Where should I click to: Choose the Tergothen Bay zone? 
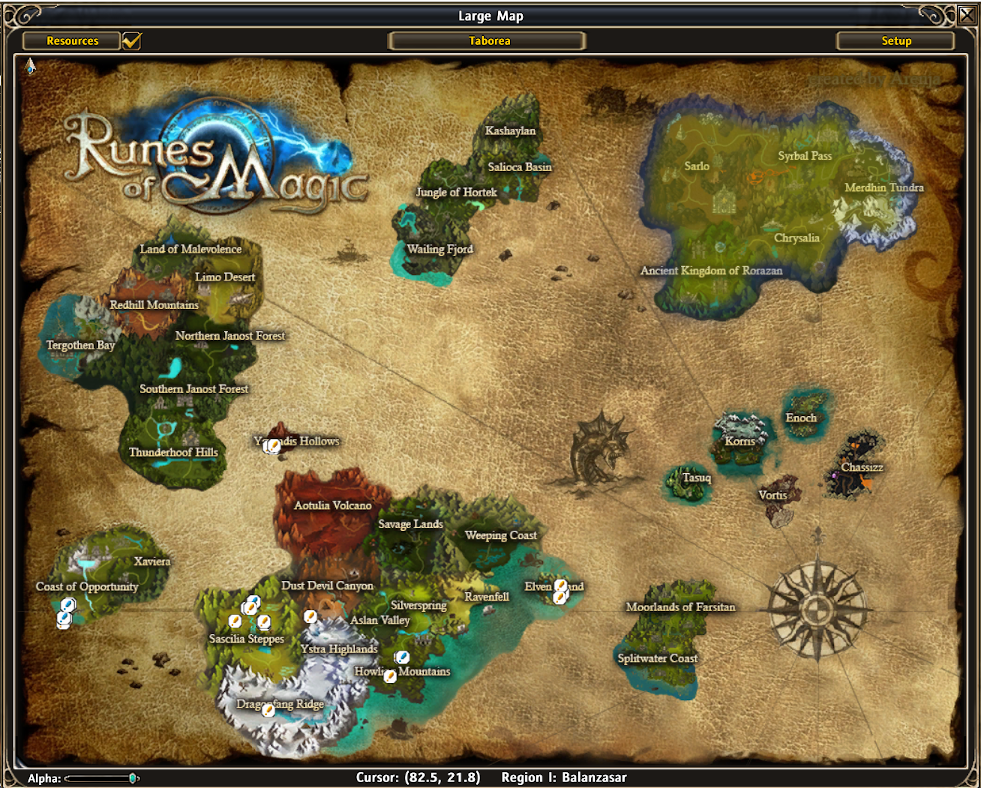[x=81, y=345]
